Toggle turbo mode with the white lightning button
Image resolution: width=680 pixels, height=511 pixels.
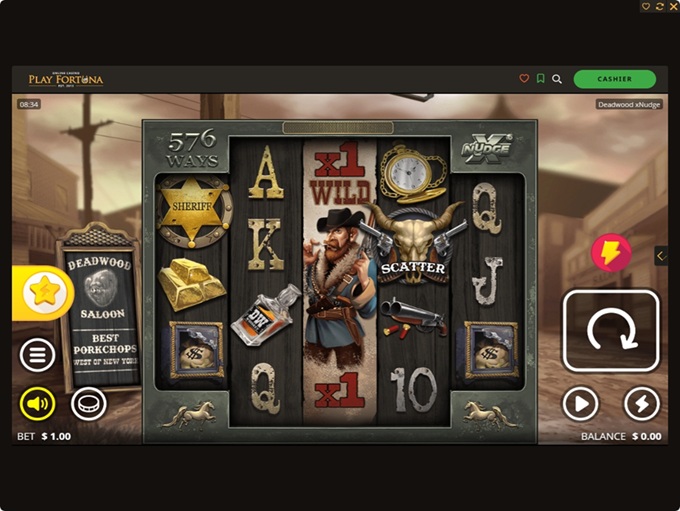641,404
